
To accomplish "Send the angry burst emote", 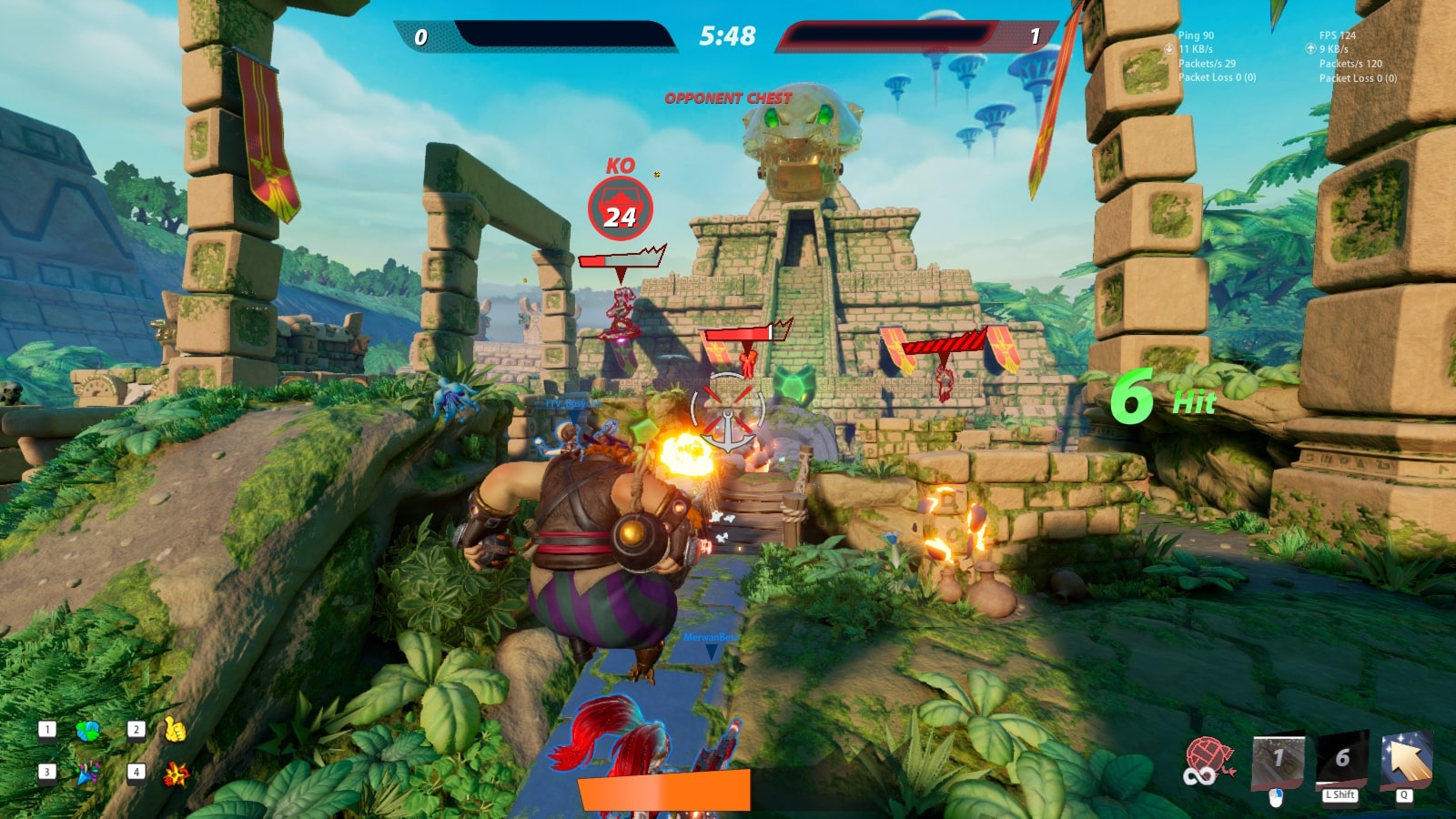I will click(x=175, y=774).
